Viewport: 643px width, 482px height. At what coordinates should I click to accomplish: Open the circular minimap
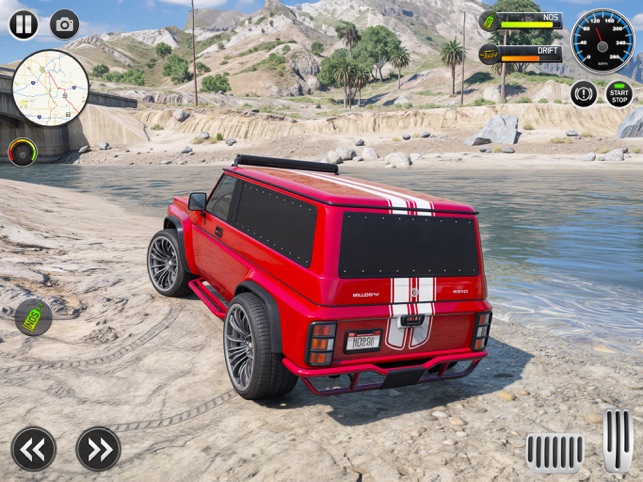point(50,88)
